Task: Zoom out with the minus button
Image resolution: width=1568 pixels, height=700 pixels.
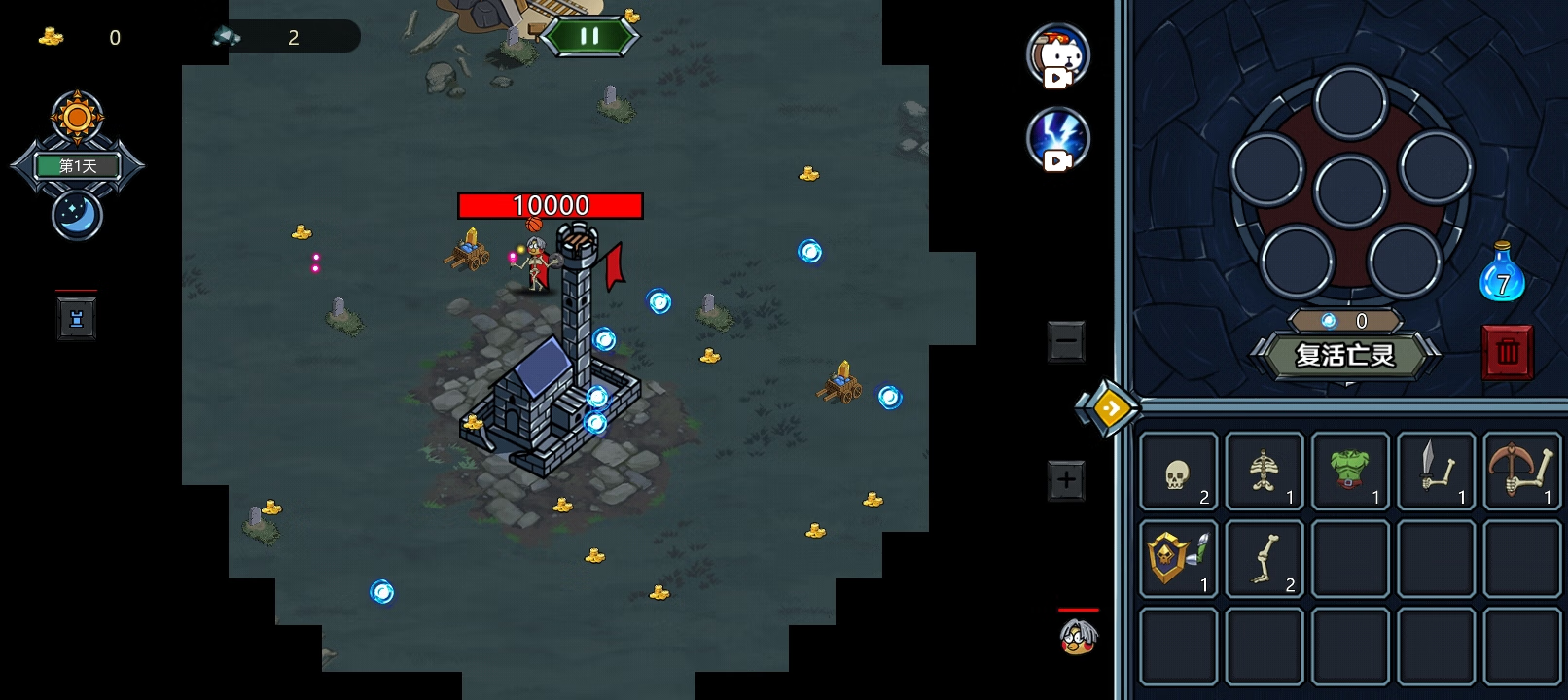Action: point(1066,341)
